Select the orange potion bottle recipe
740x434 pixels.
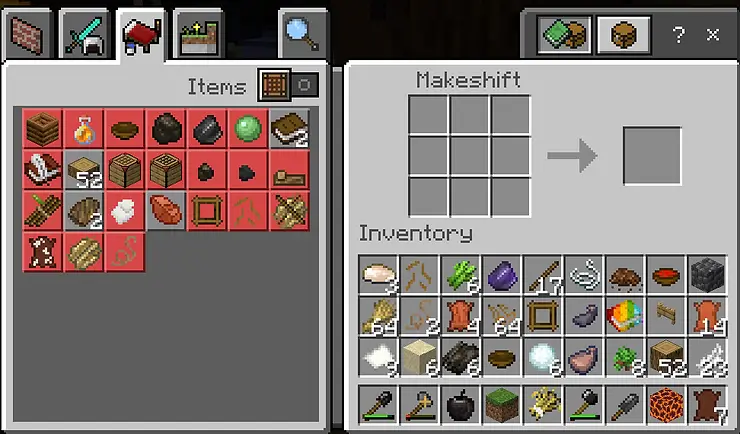tap(83, 129)
